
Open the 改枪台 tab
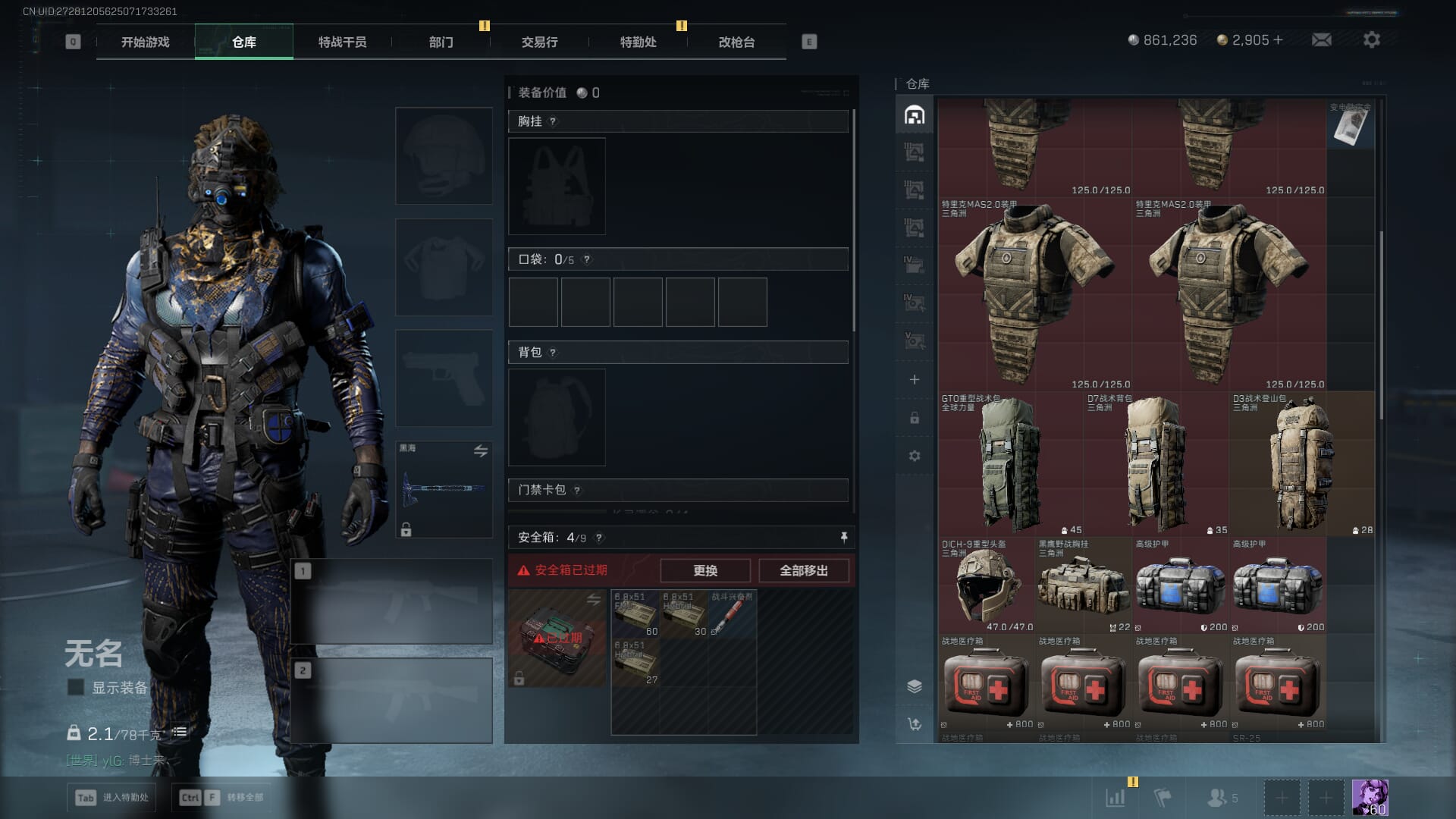[736, 42]
